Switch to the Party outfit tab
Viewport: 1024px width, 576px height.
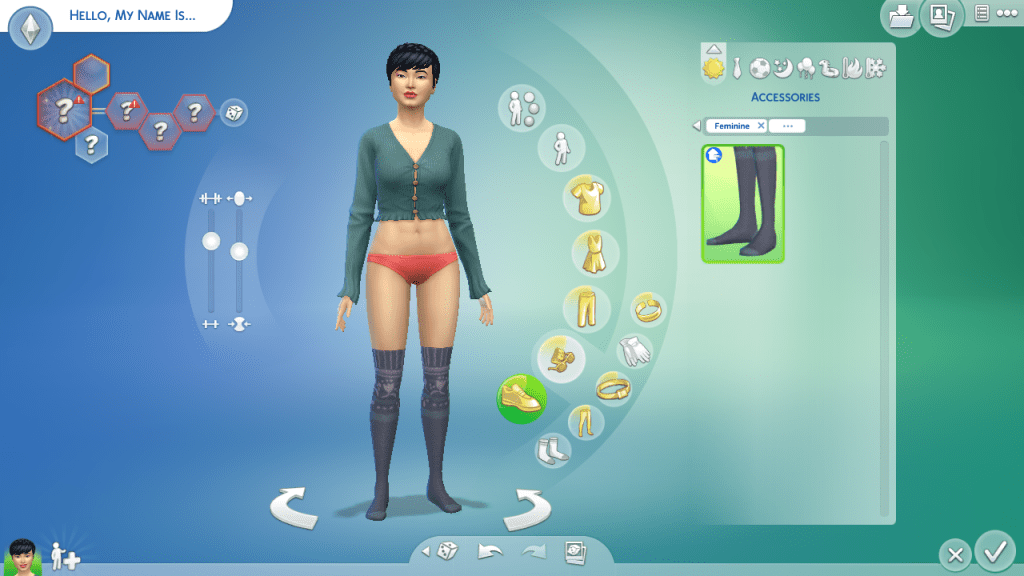[806, 68]
